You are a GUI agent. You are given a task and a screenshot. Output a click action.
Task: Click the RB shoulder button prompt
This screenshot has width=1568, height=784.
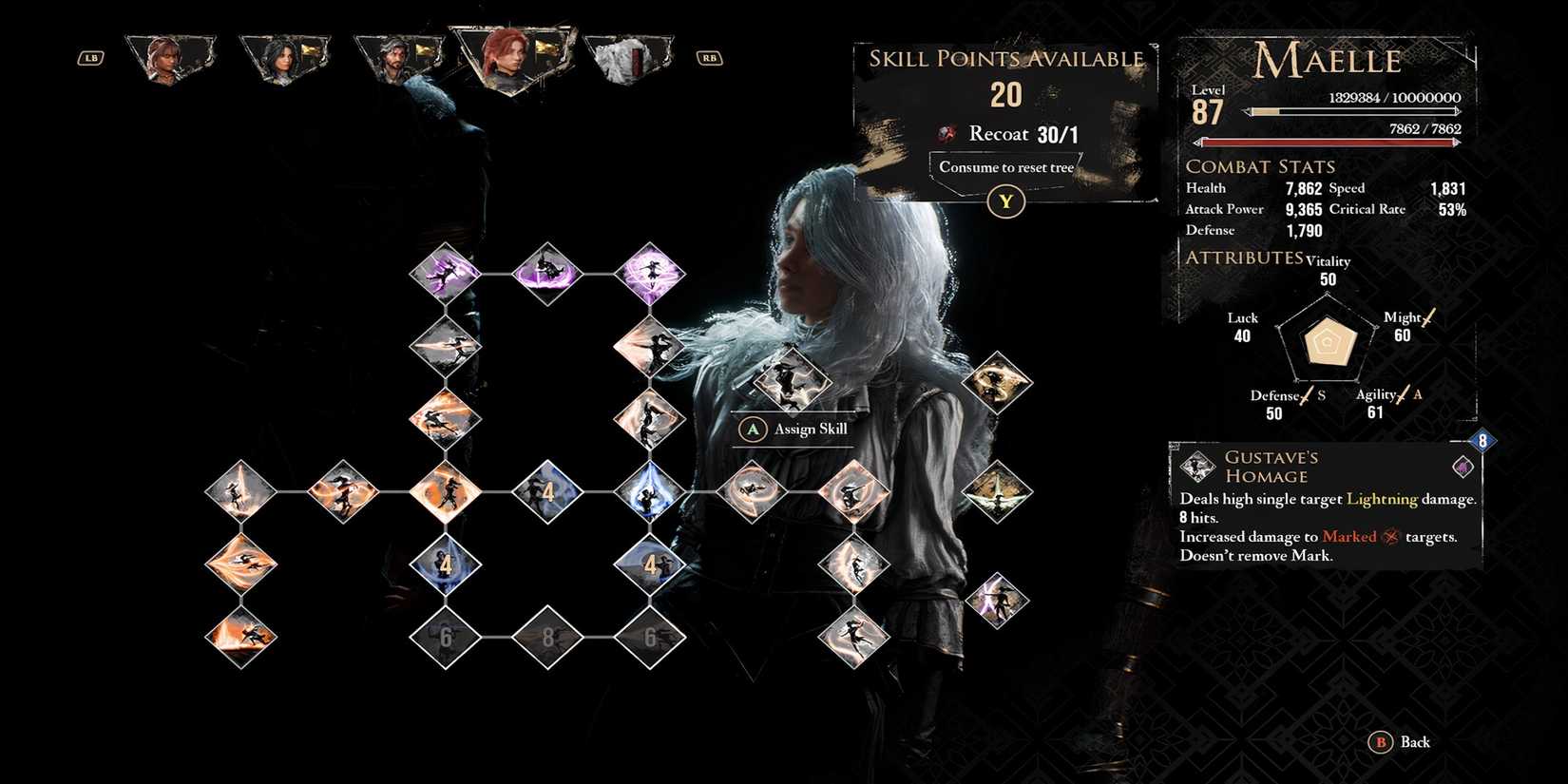(709, 57)
